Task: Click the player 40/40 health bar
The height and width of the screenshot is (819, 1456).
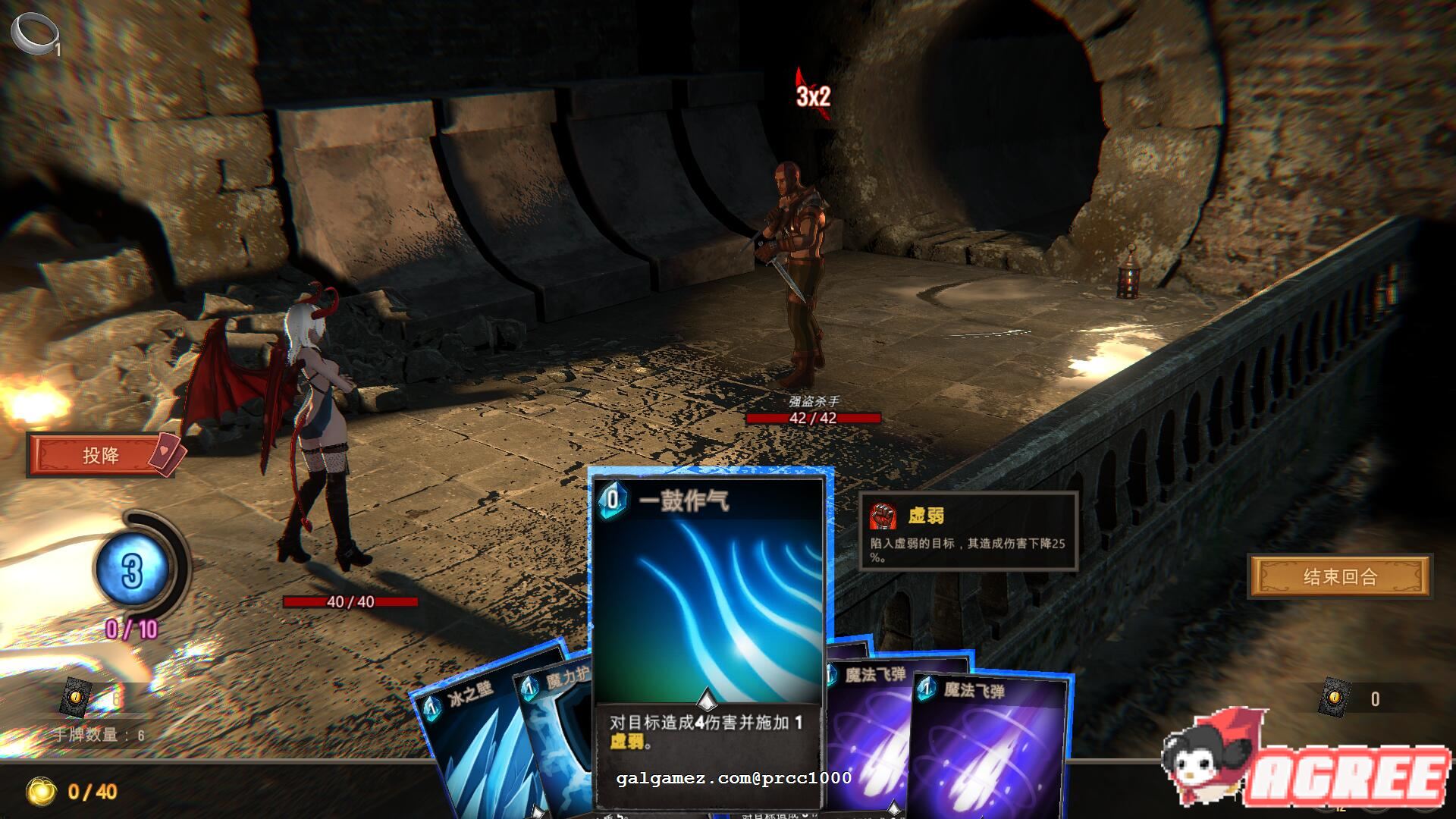Action: [350, 601]
